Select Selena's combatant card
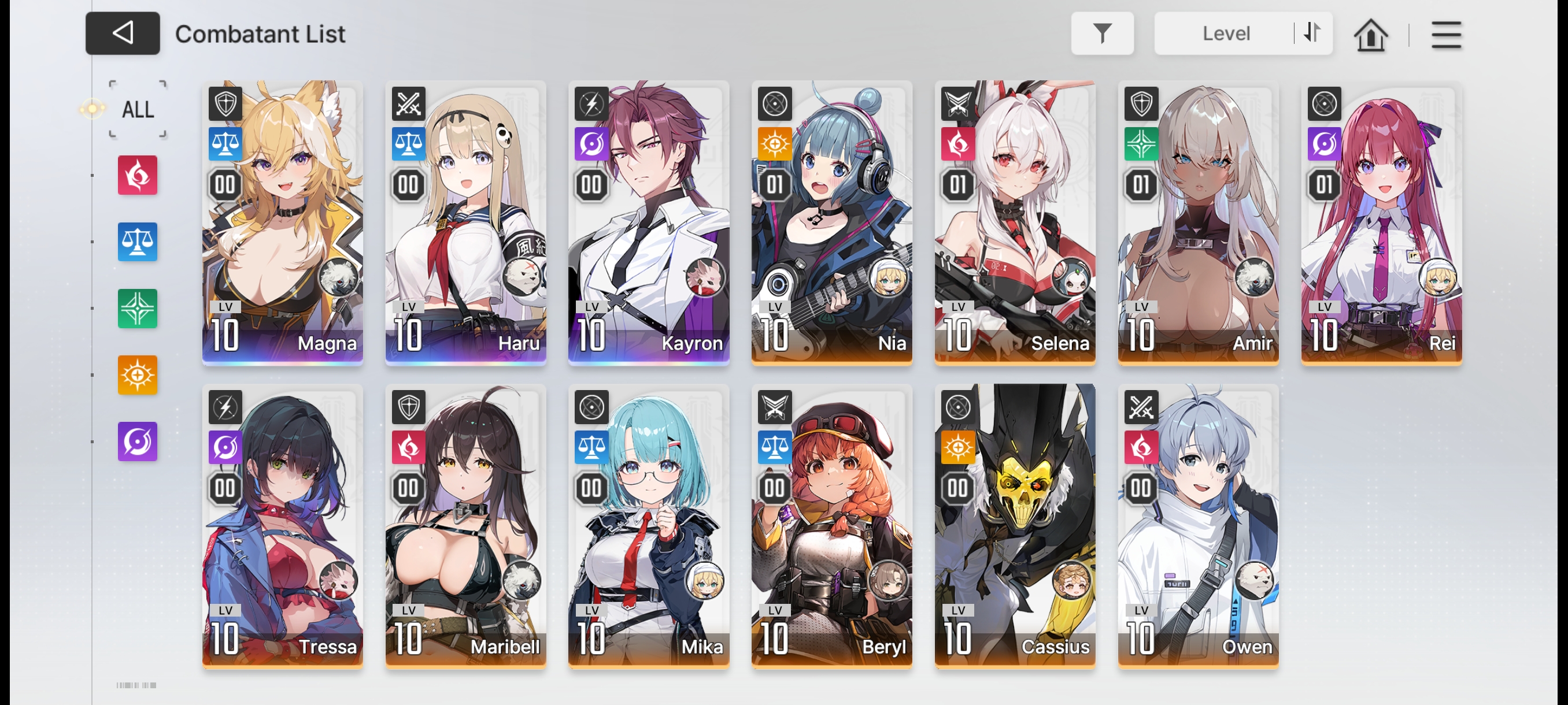 1015,222
